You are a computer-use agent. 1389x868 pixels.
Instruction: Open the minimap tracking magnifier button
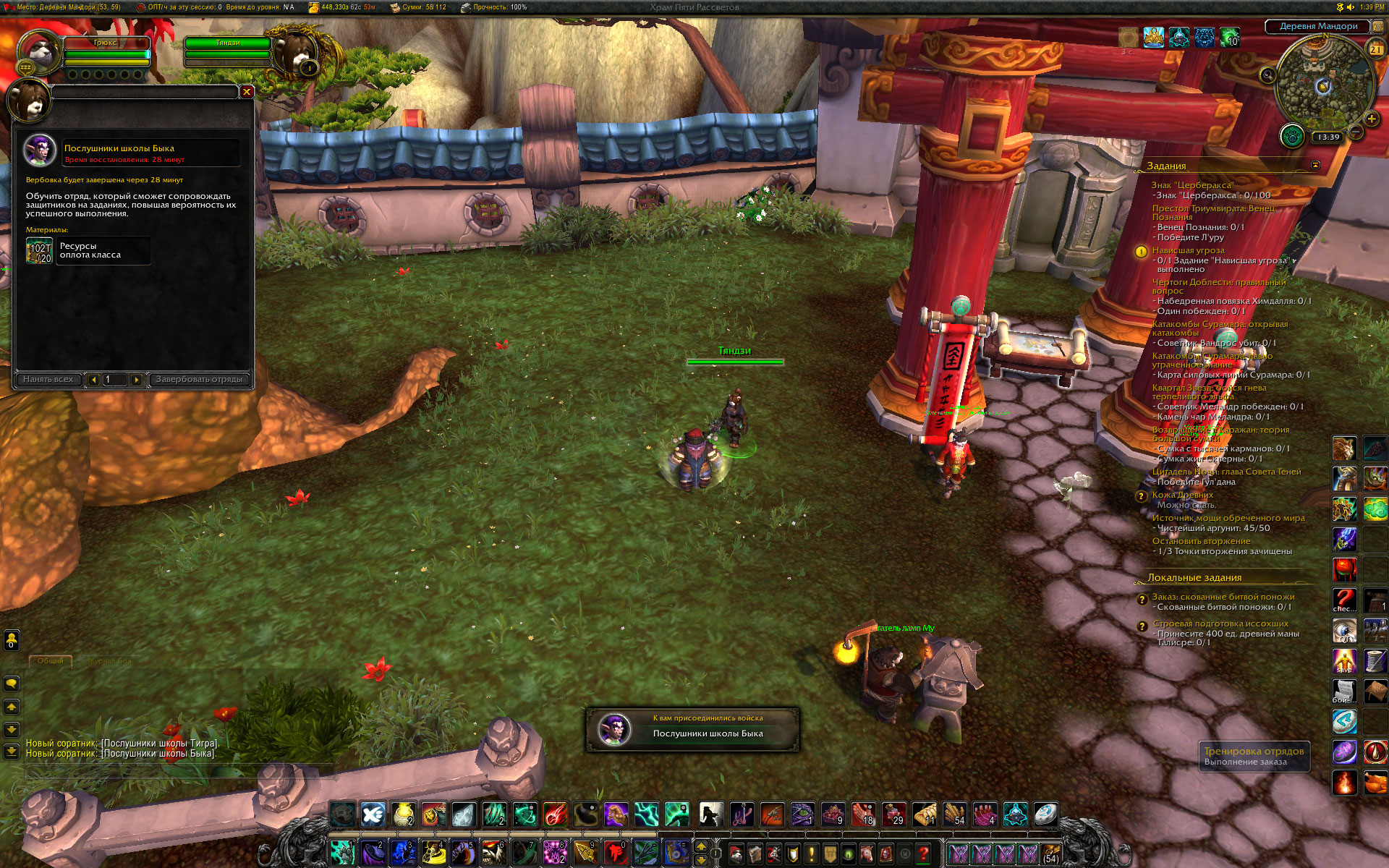coord(1267,75)
